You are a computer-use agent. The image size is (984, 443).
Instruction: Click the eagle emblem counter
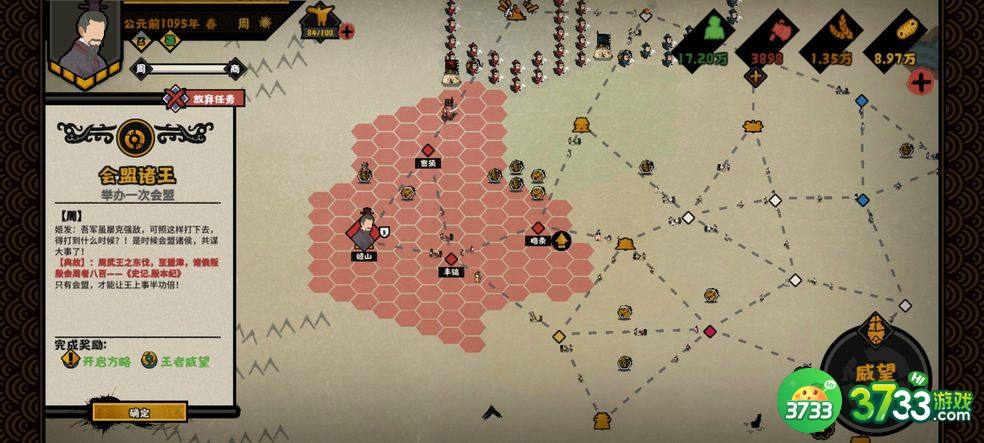320,18
